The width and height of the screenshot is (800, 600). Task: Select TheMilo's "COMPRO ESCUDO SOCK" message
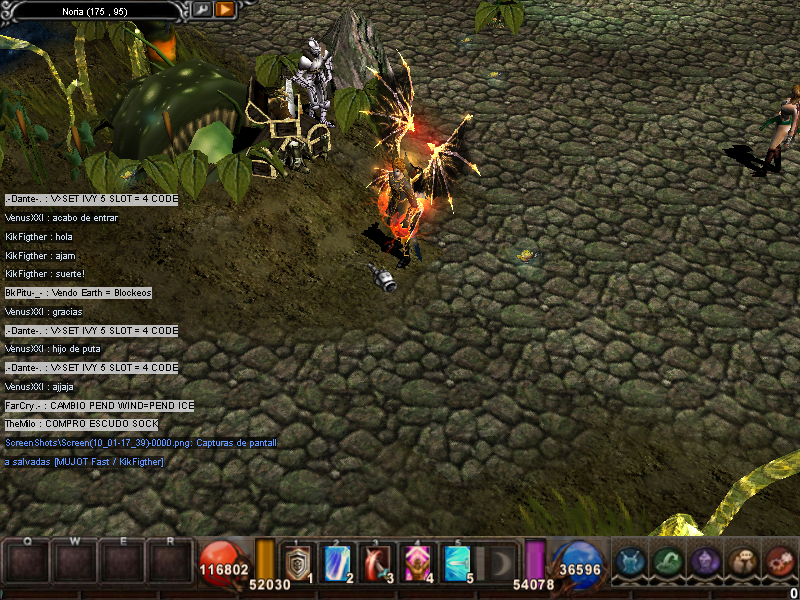81,424
